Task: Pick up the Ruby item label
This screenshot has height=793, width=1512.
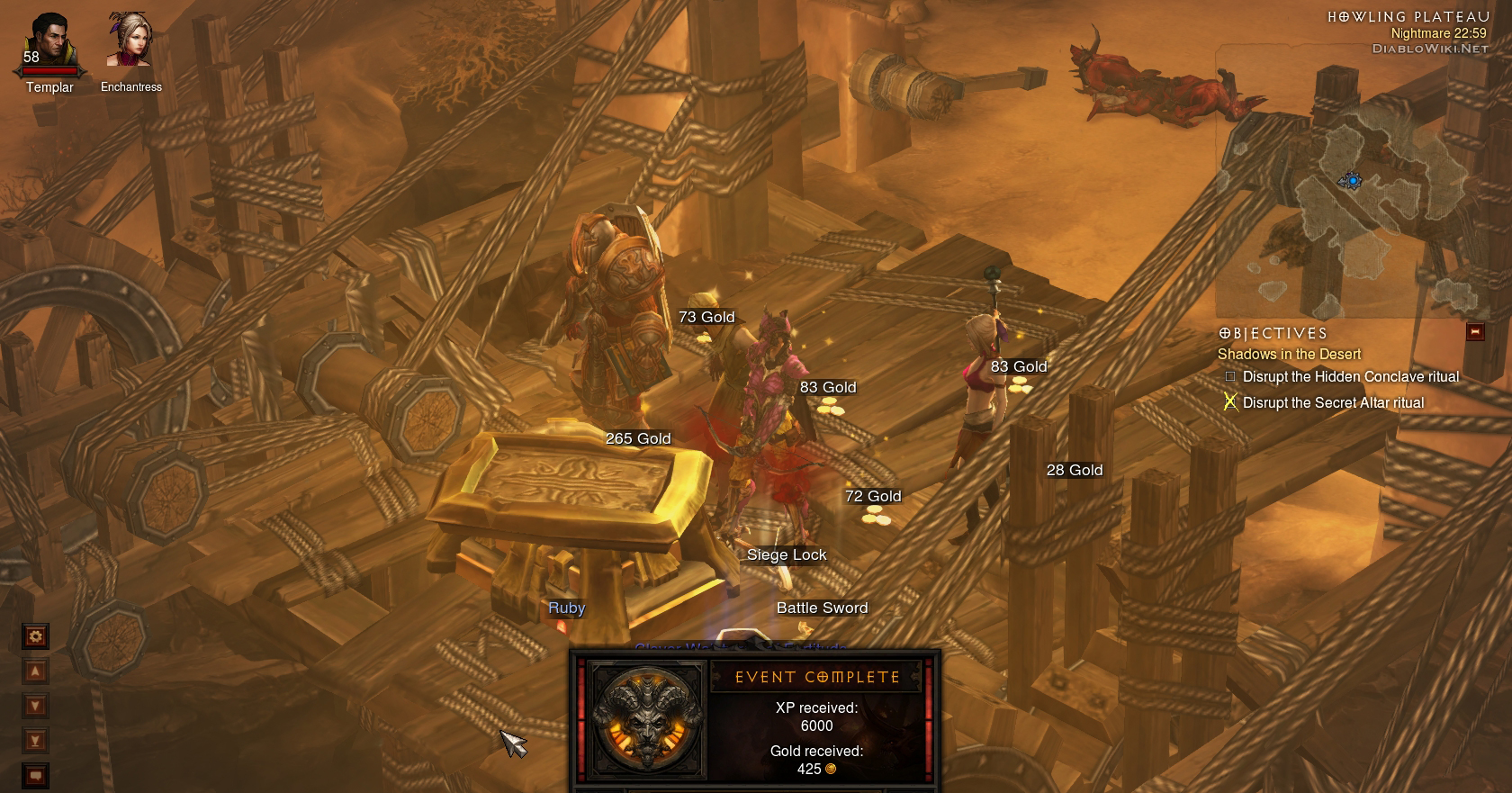Action: pyautogui.click(x=567, y=608)
